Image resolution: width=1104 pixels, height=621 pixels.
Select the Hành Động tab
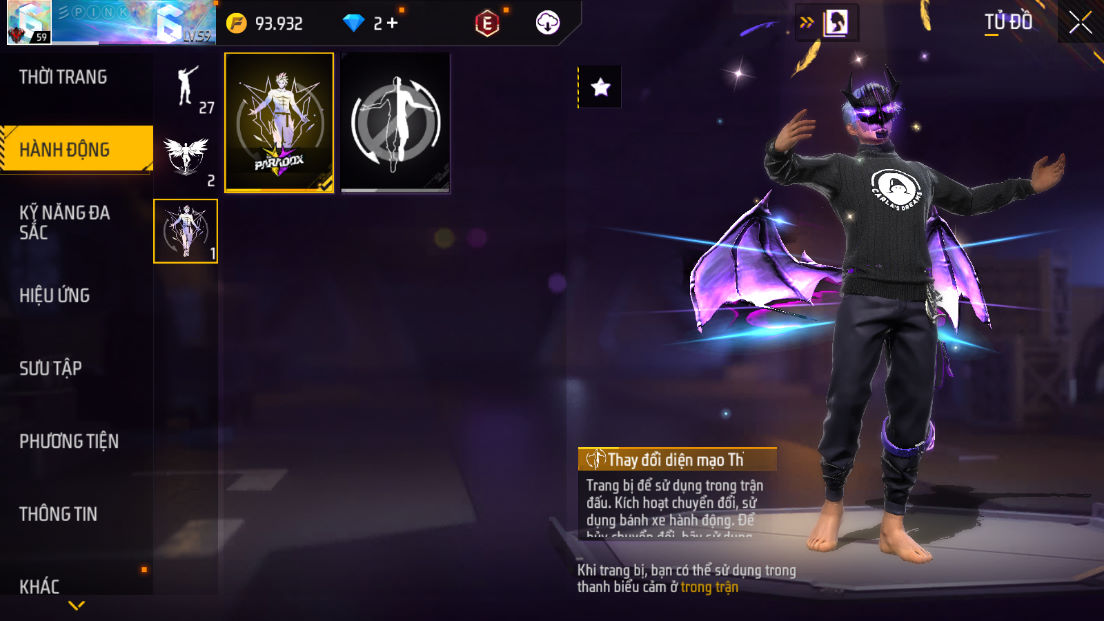[x=65, y=150]
